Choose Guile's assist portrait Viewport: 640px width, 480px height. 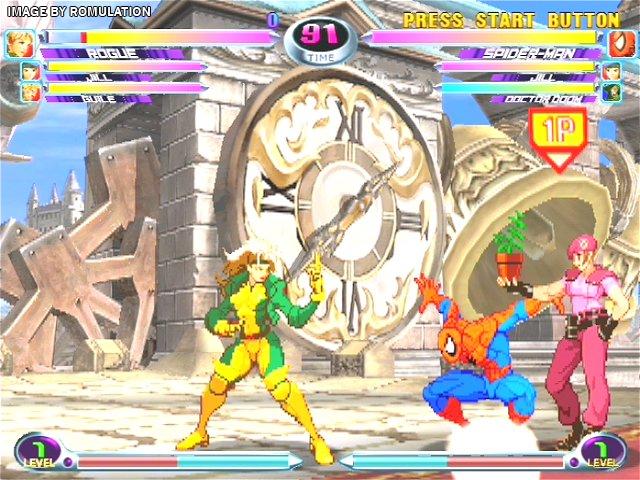[30, 93]
